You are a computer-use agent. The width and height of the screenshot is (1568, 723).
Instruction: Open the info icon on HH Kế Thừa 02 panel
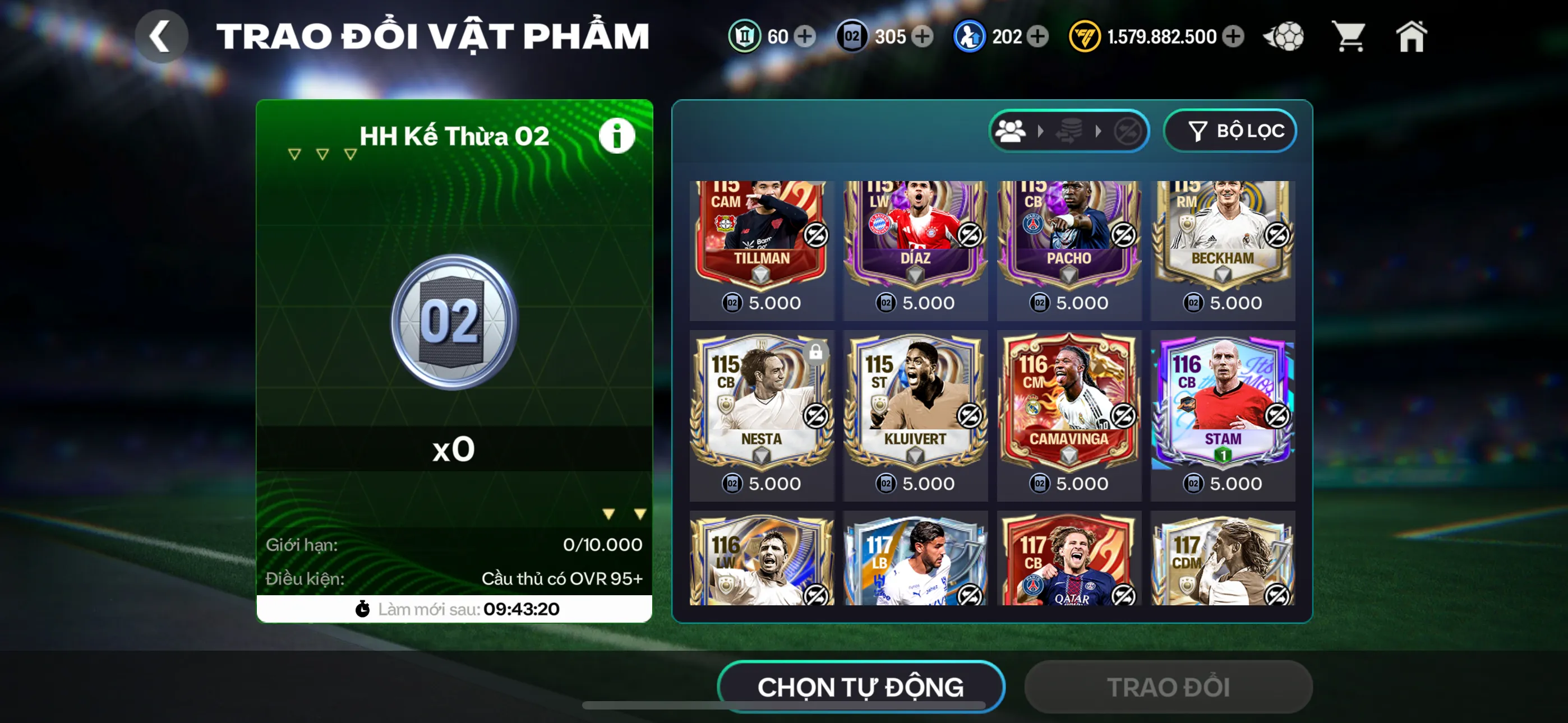tap(617, 135)
